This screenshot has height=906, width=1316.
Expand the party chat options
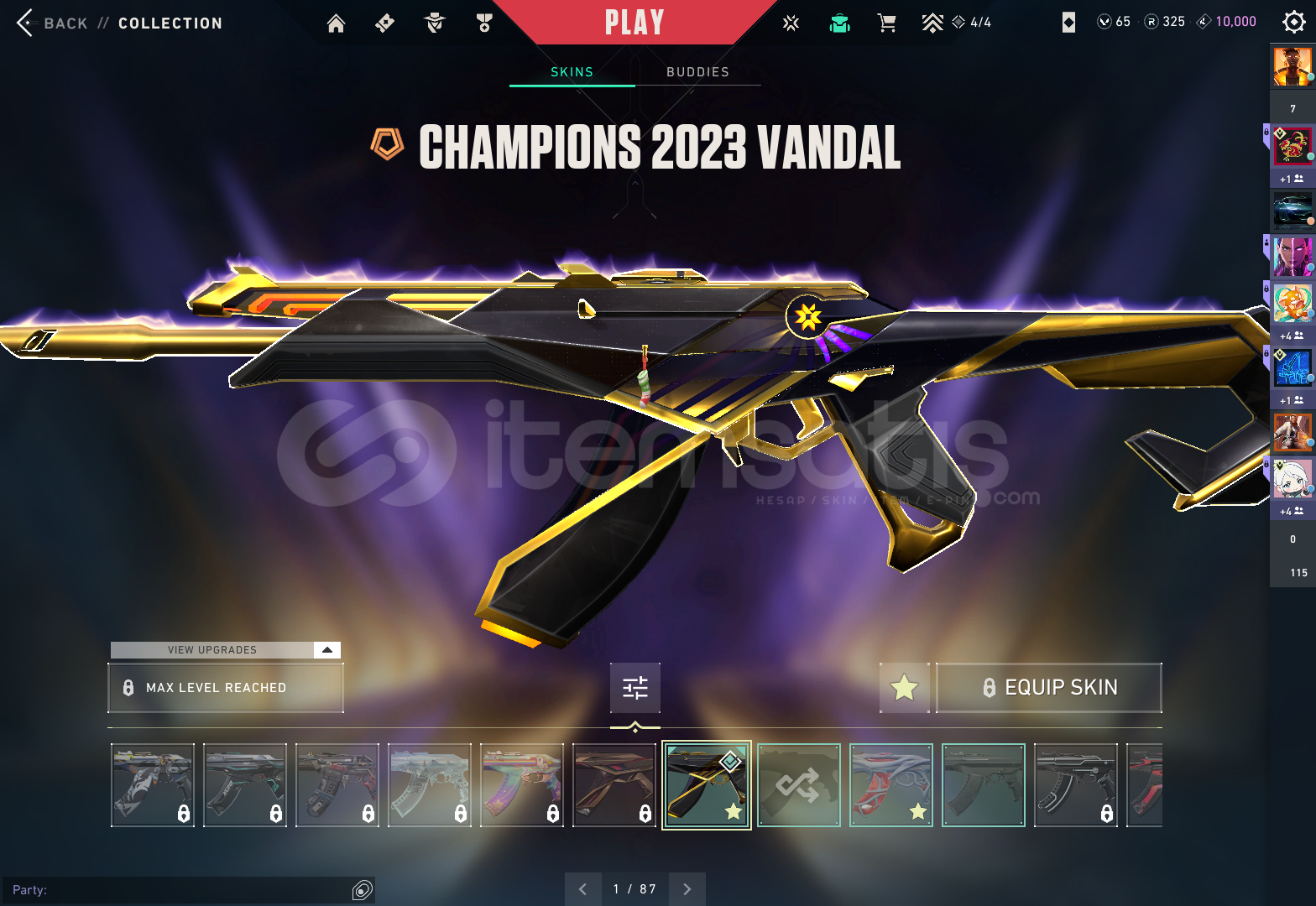(362, 889)
